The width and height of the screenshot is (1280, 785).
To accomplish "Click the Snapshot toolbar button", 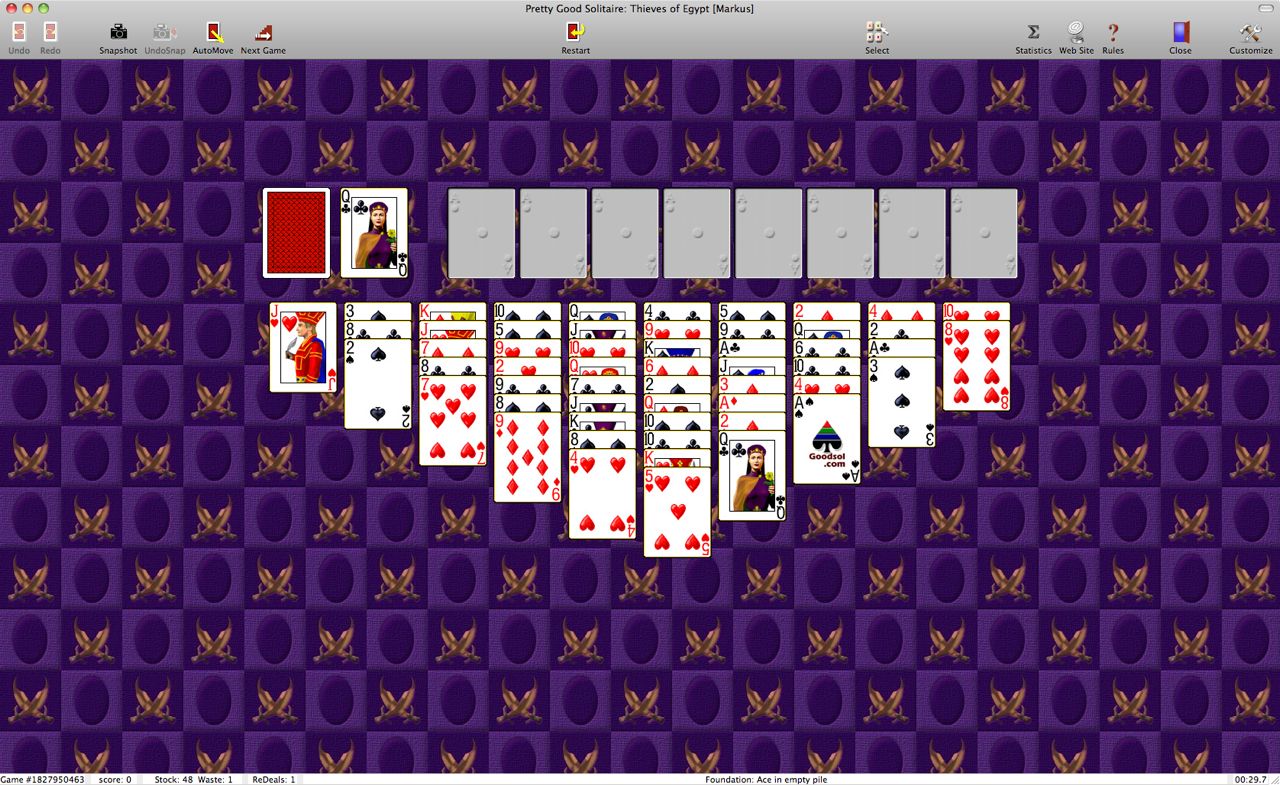I will coord(118,38).
